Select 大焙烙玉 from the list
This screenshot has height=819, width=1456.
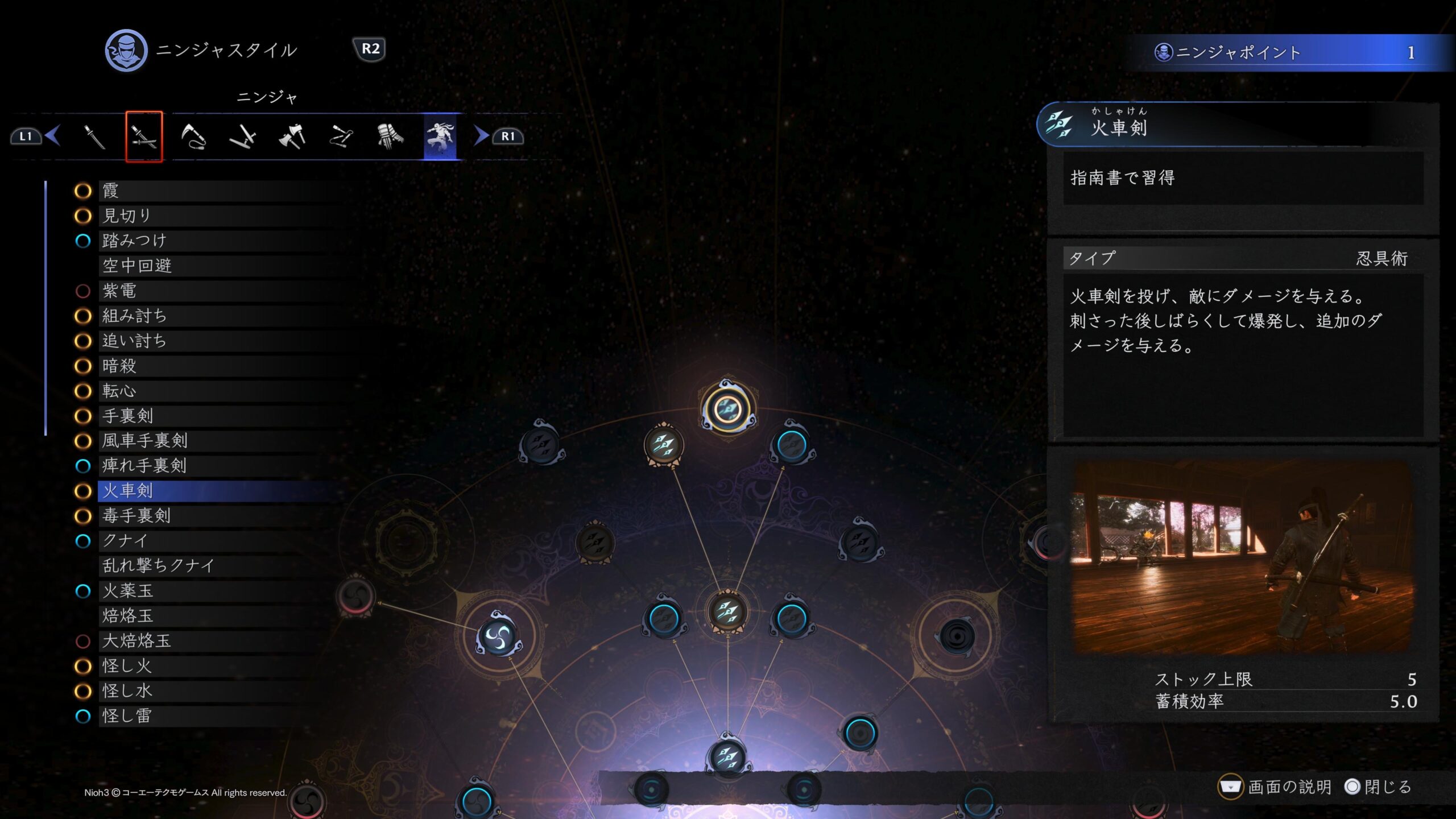click(136, 641)
